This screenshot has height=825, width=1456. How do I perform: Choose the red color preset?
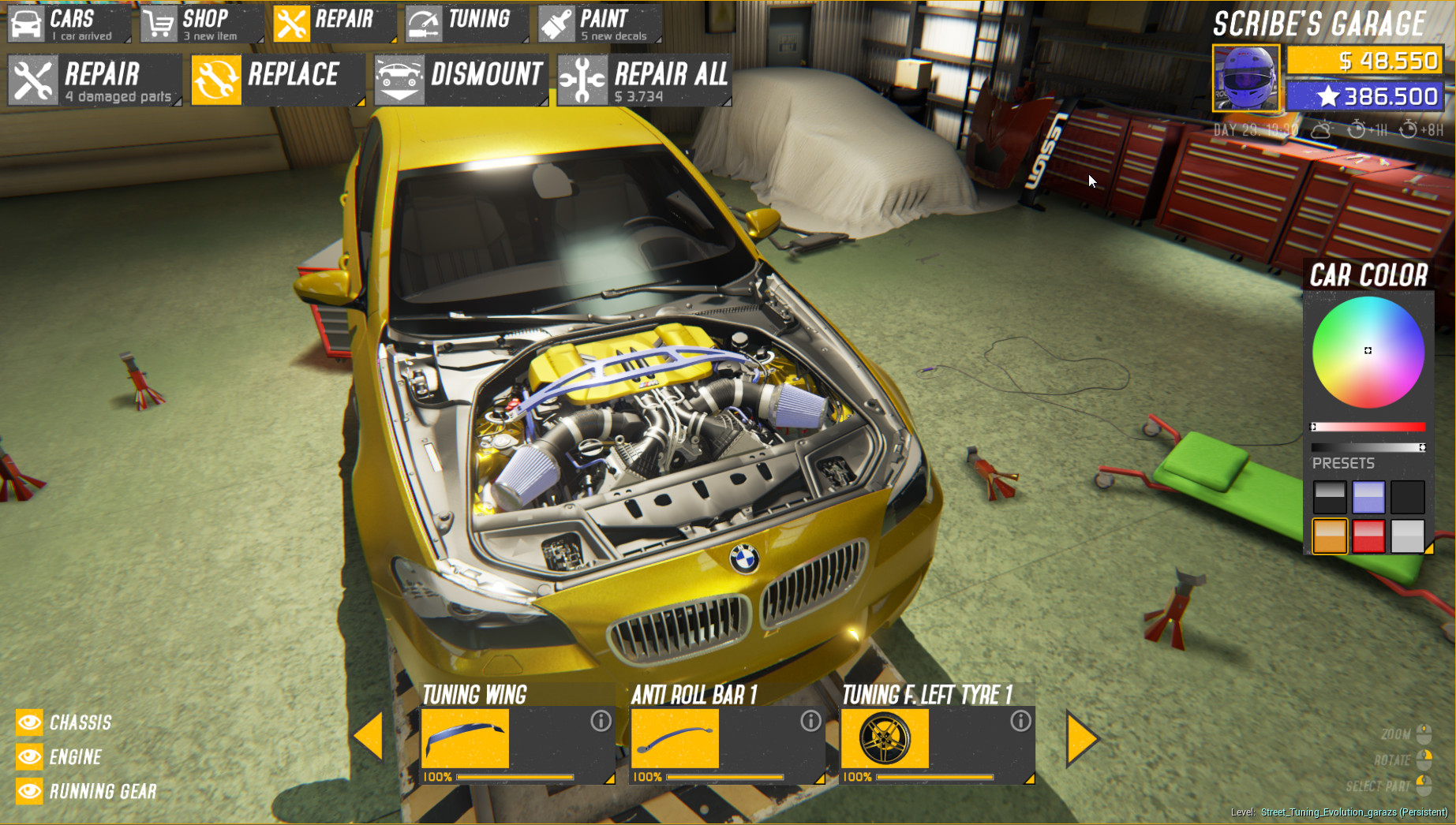pos(1368,536)
